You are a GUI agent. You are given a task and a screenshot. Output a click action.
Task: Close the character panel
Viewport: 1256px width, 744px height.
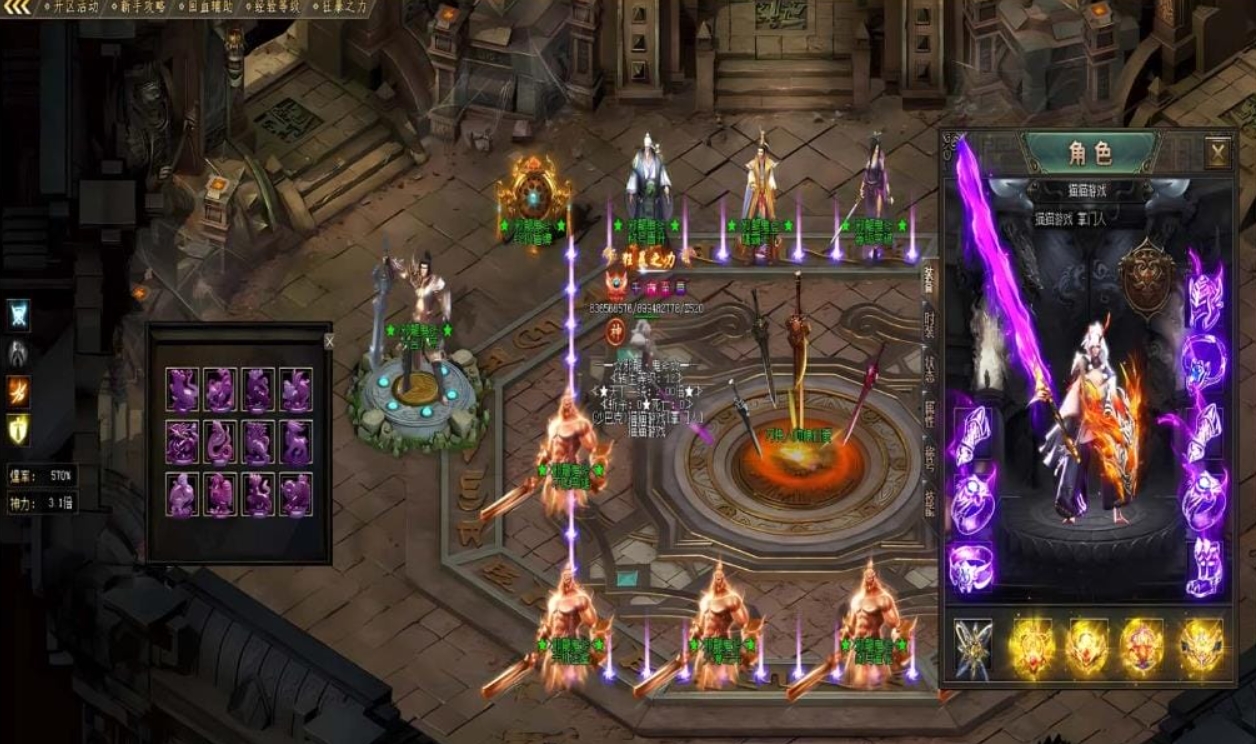(1217, 153)
